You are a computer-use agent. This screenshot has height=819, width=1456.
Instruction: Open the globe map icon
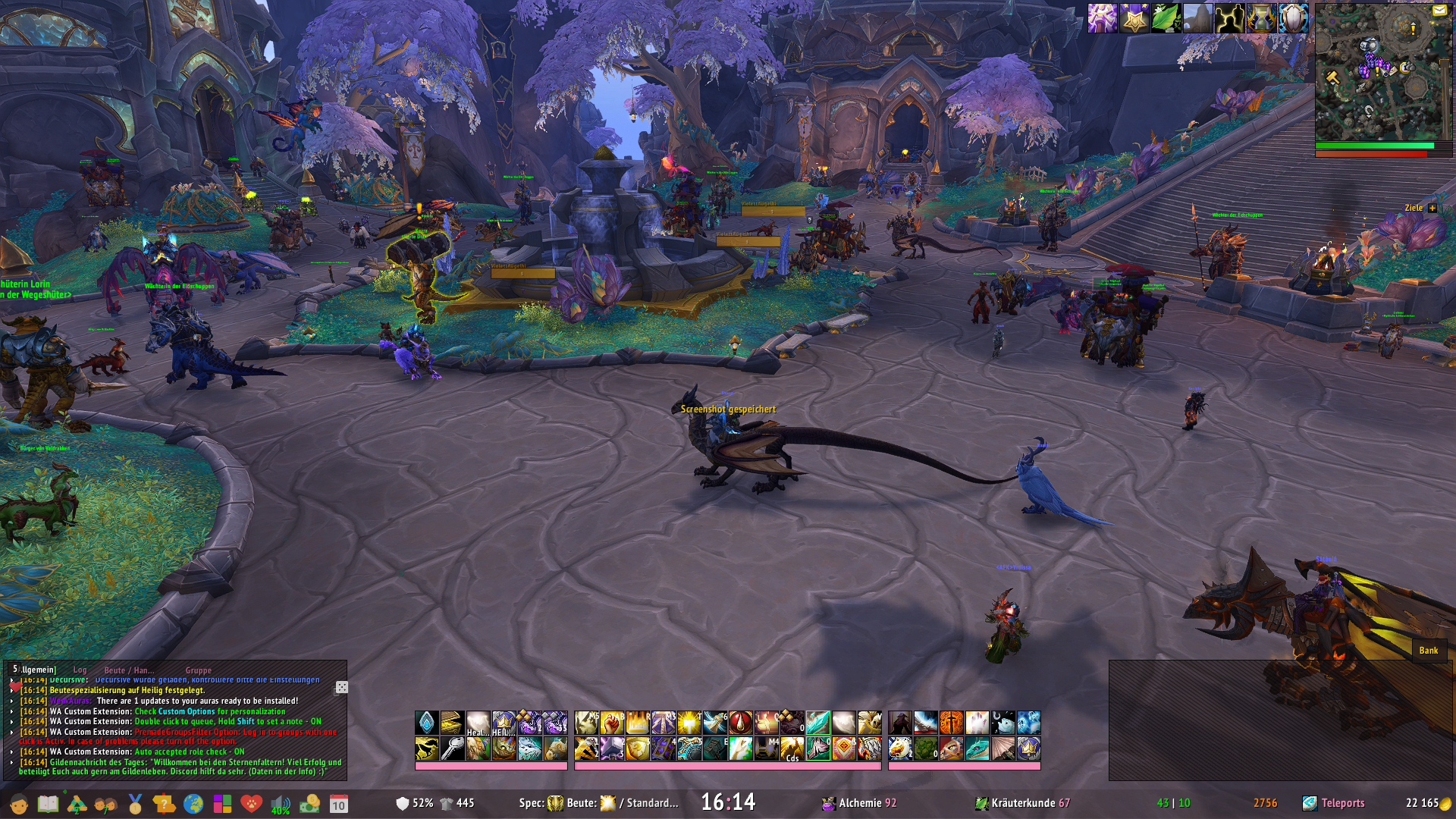pos(193,804)
